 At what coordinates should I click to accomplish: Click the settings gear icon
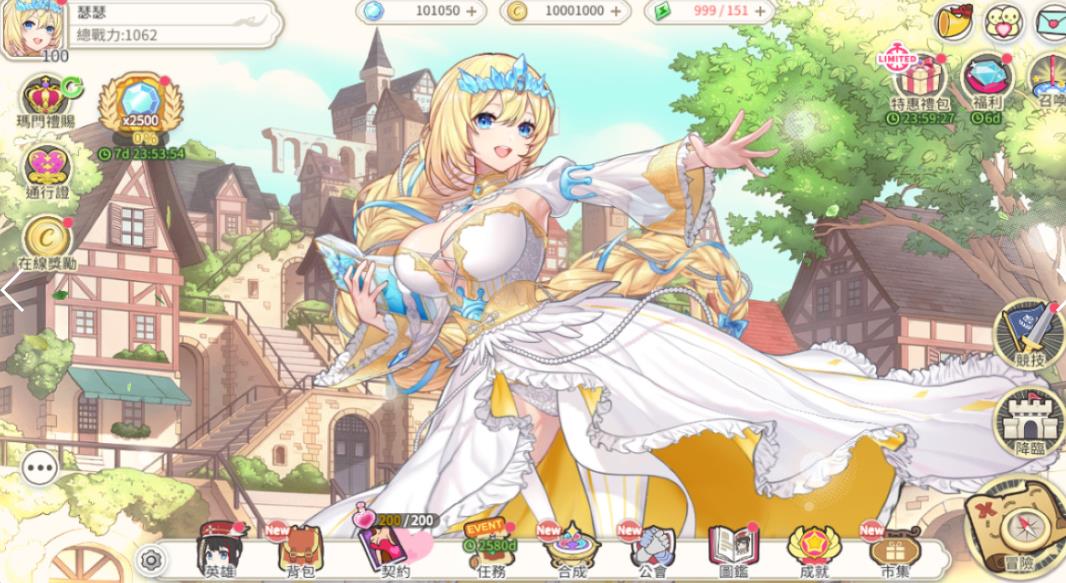151,559
